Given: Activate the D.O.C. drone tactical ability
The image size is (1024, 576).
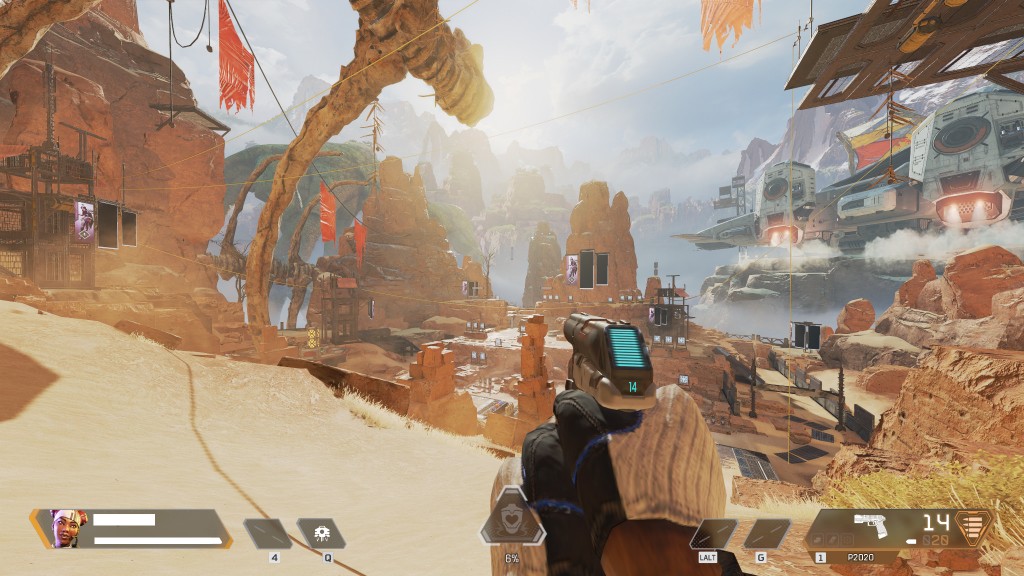Looking at the screenshot, I should 321,533.
